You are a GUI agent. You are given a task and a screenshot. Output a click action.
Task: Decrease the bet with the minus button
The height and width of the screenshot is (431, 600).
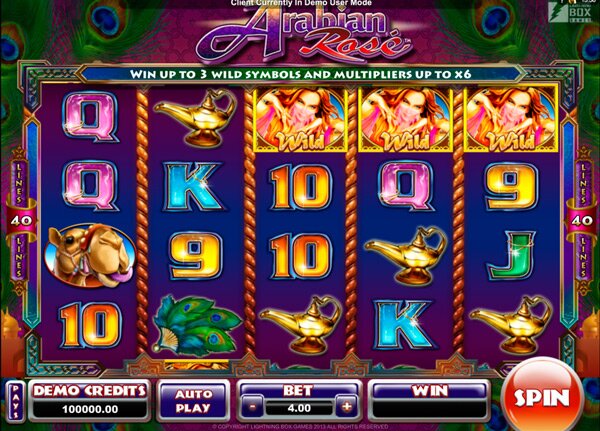pos(254,408)
